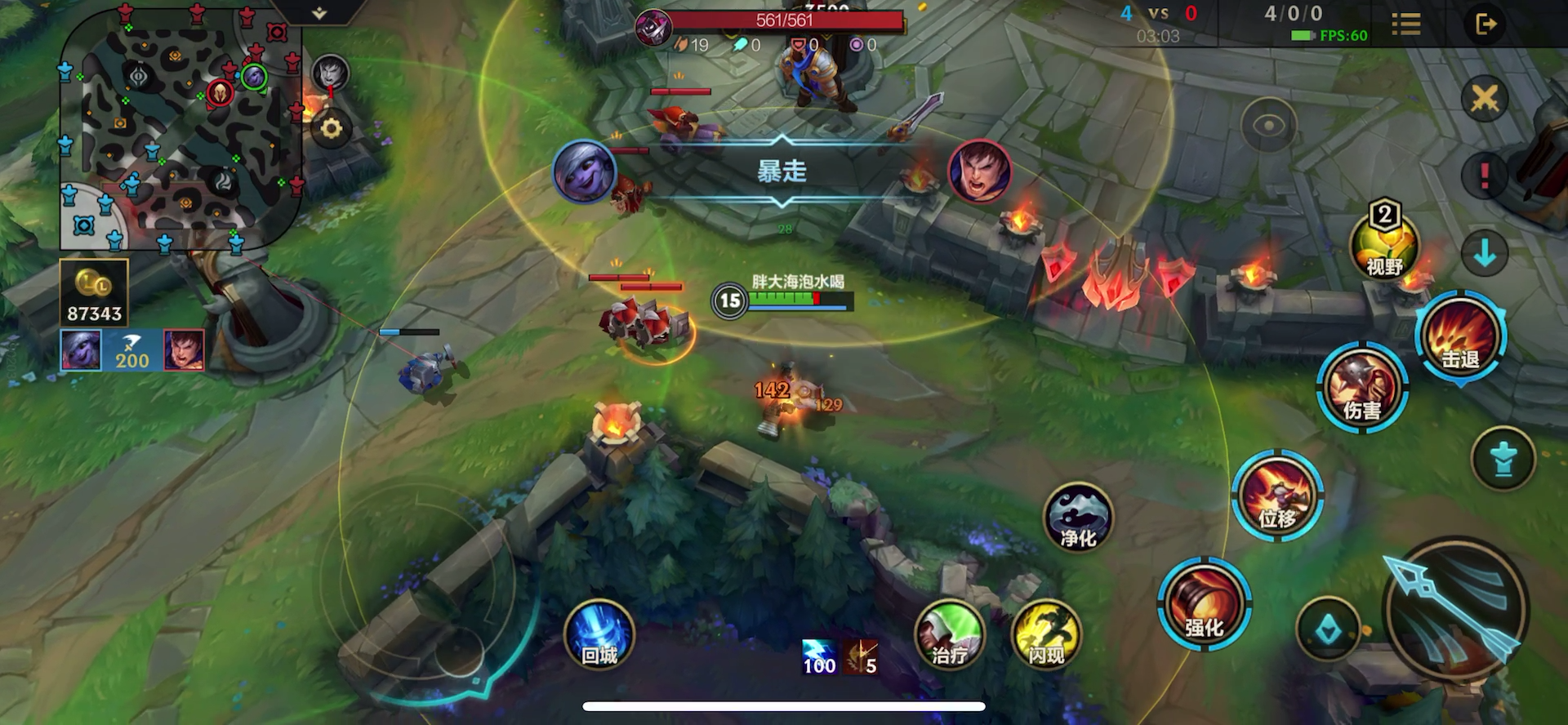Cast the 位移 dash skill
The image size is (1568, 725).
click(1276, 494)
